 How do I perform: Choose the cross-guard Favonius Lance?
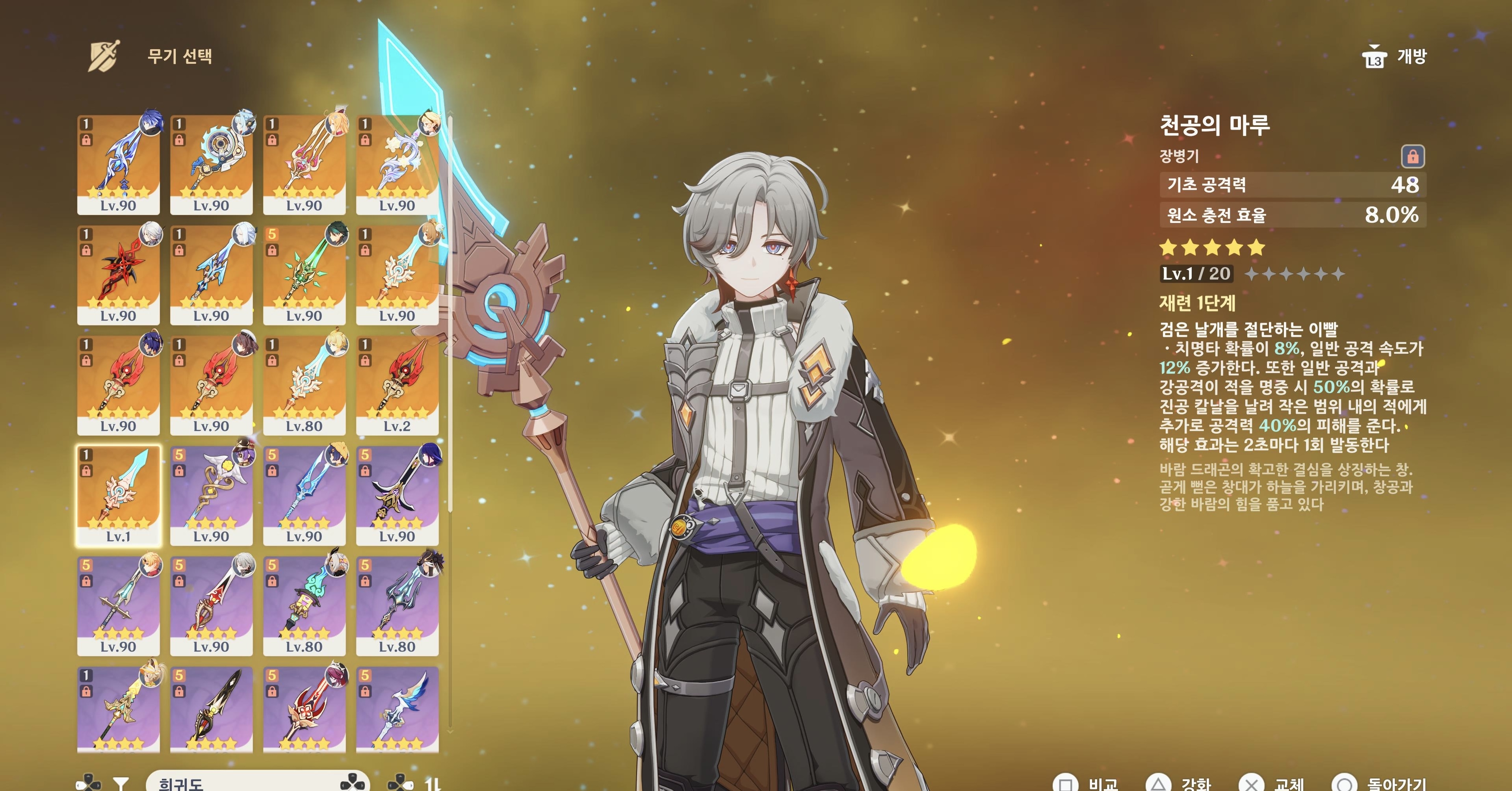point(118,604)
